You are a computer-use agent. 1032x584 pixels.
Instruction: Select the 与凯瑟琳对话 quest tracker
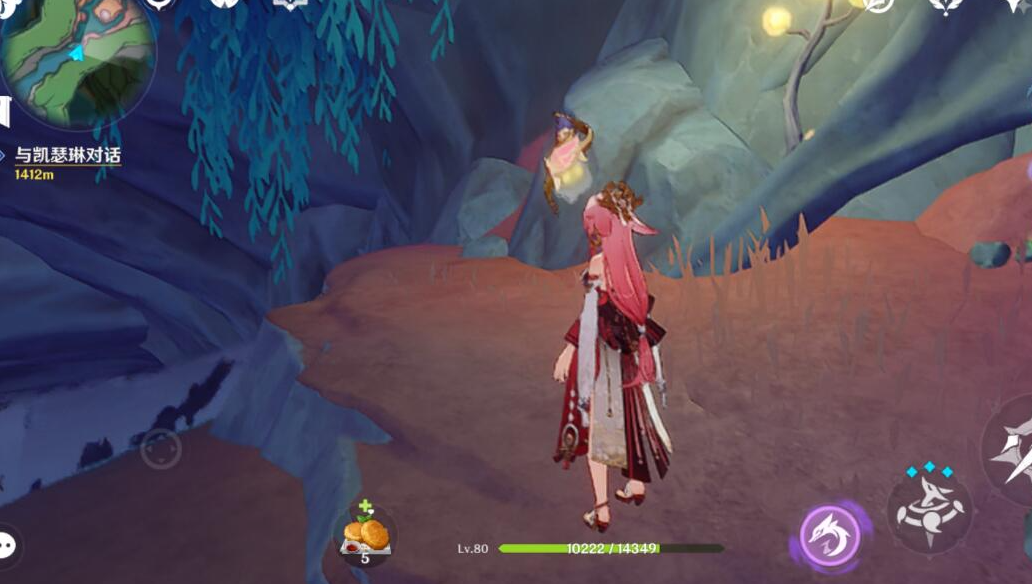pyautogui.click(x=67, y=156)
